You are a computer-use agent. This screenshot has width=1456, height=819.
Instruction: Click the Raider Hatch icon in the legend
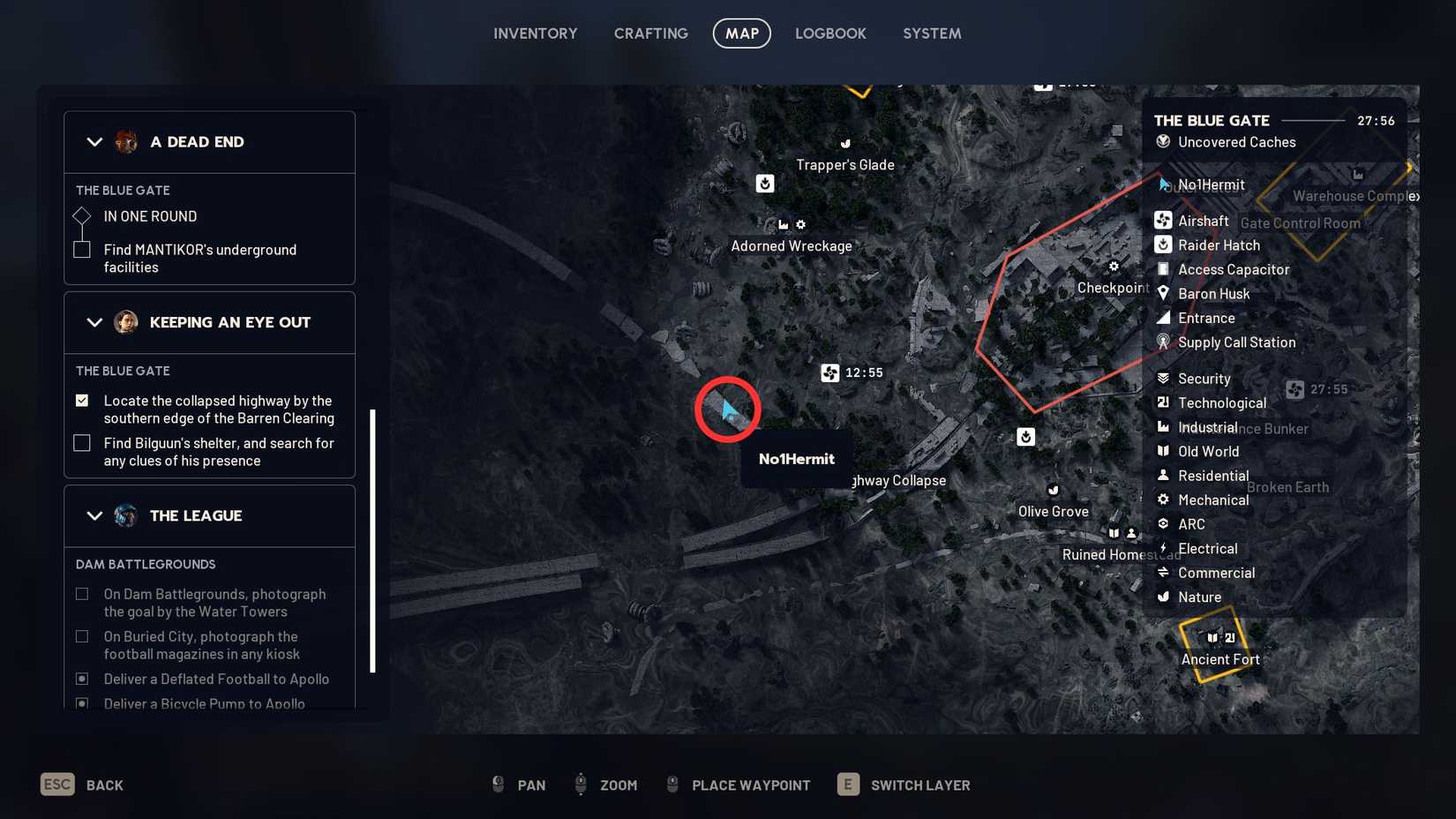(1163, 245)
